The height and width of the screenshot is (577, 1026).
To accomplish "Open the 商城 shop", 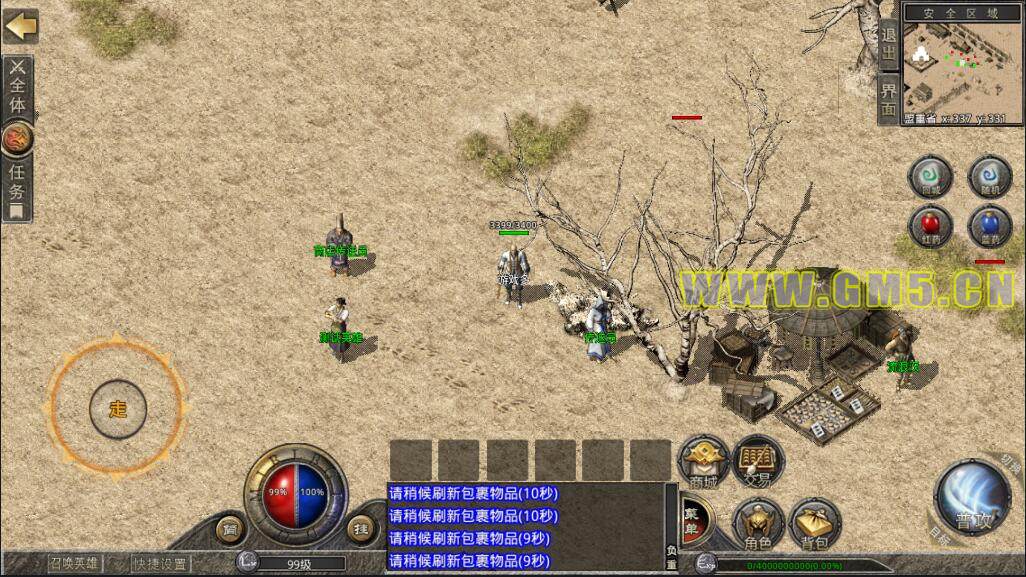I will point(703,462).
